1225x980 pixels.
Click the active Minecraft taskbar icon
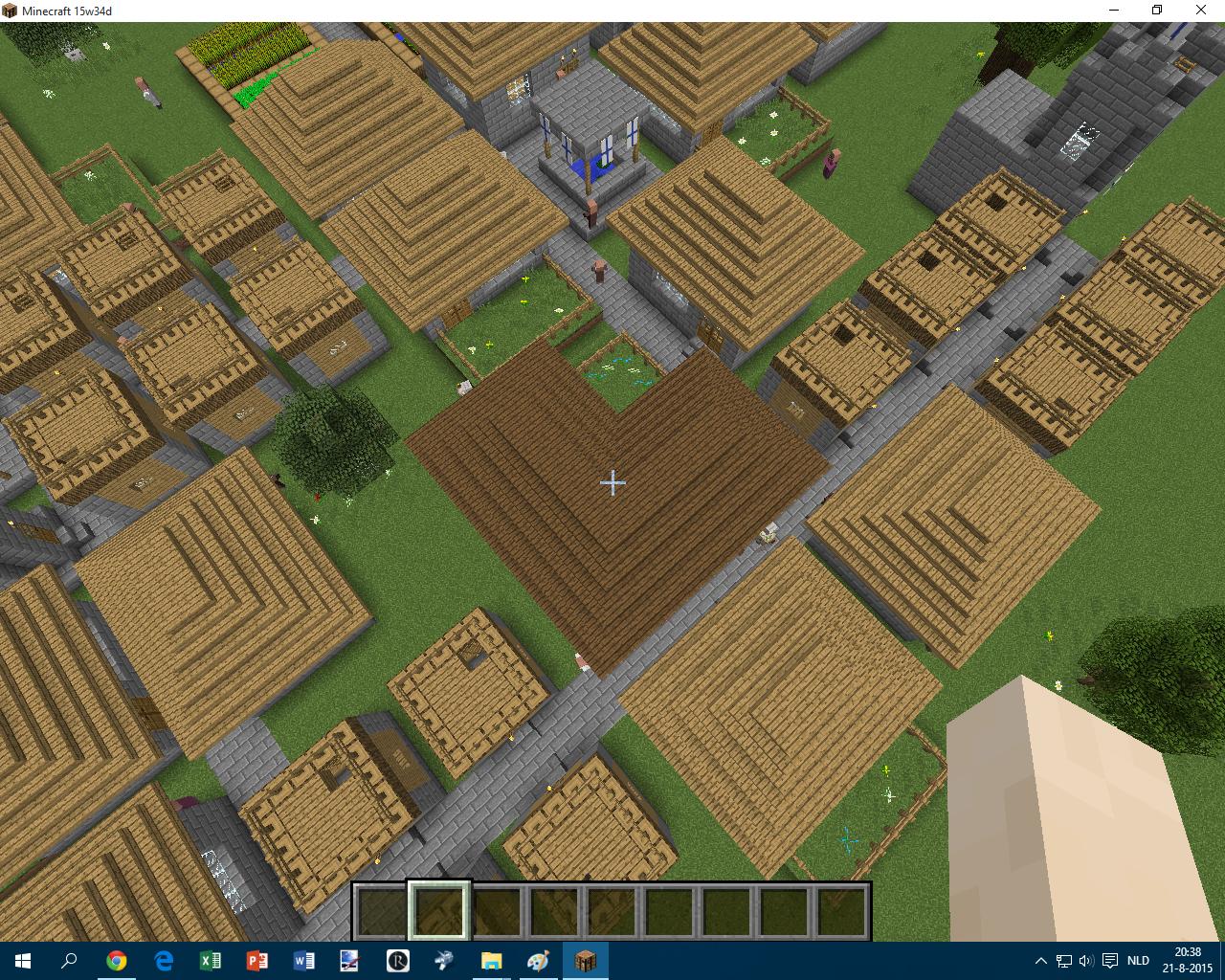tap(585, 960)
